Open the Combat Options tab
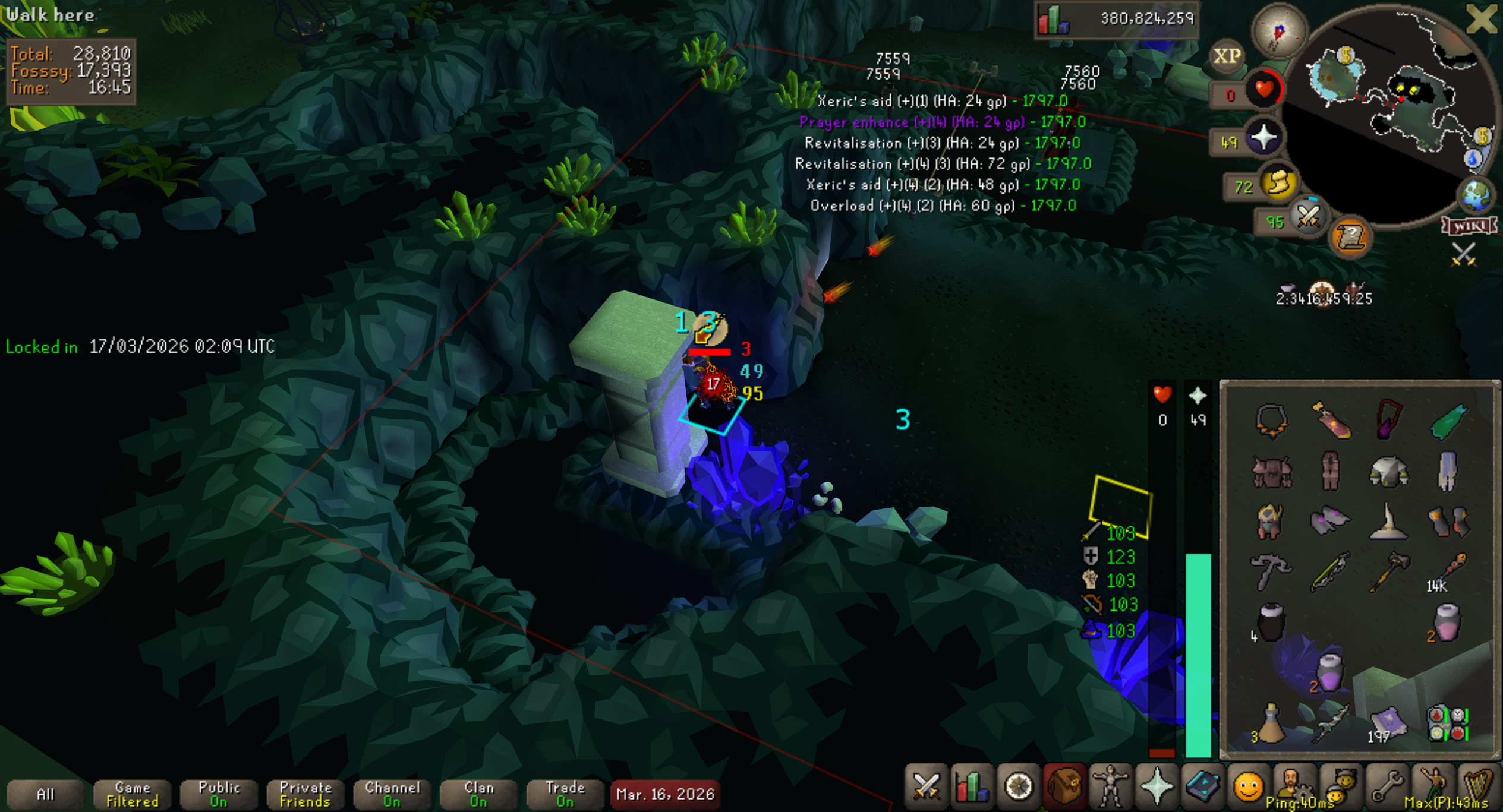 [926, 788]
